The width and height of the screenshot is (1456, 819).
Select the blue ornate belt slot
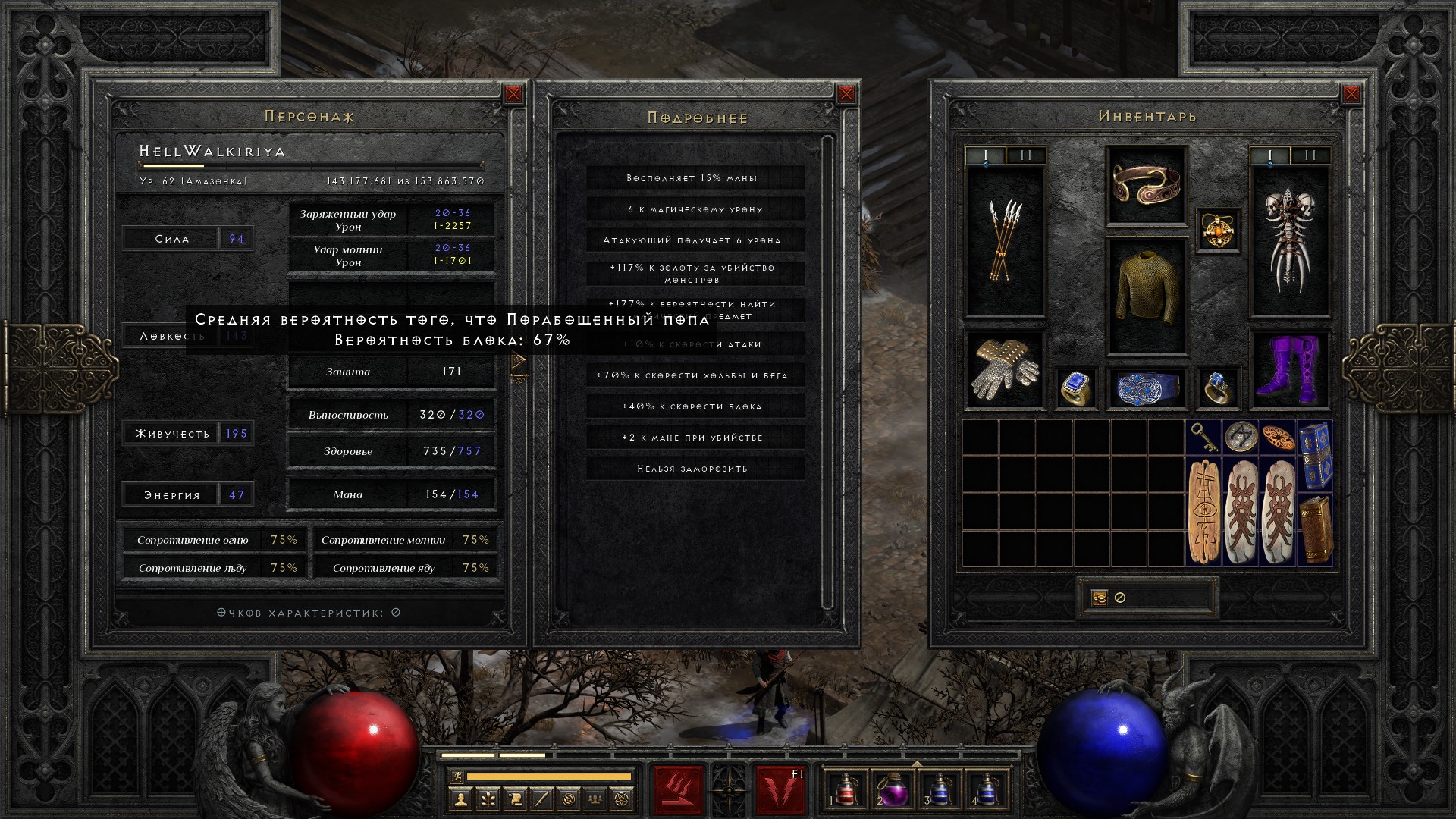[1146, 388]
